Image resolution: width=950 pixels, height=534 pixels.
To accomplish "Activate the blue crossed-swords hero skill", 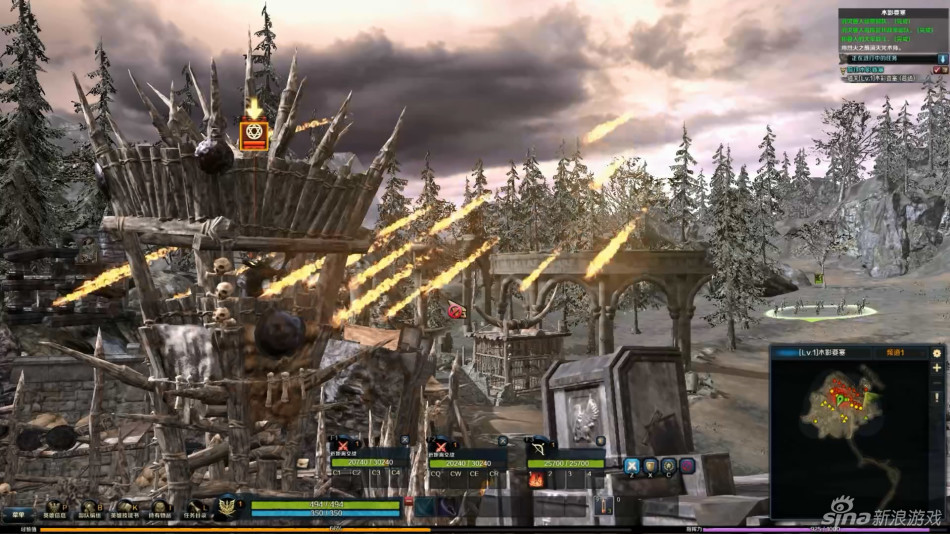I will point(631,465).
